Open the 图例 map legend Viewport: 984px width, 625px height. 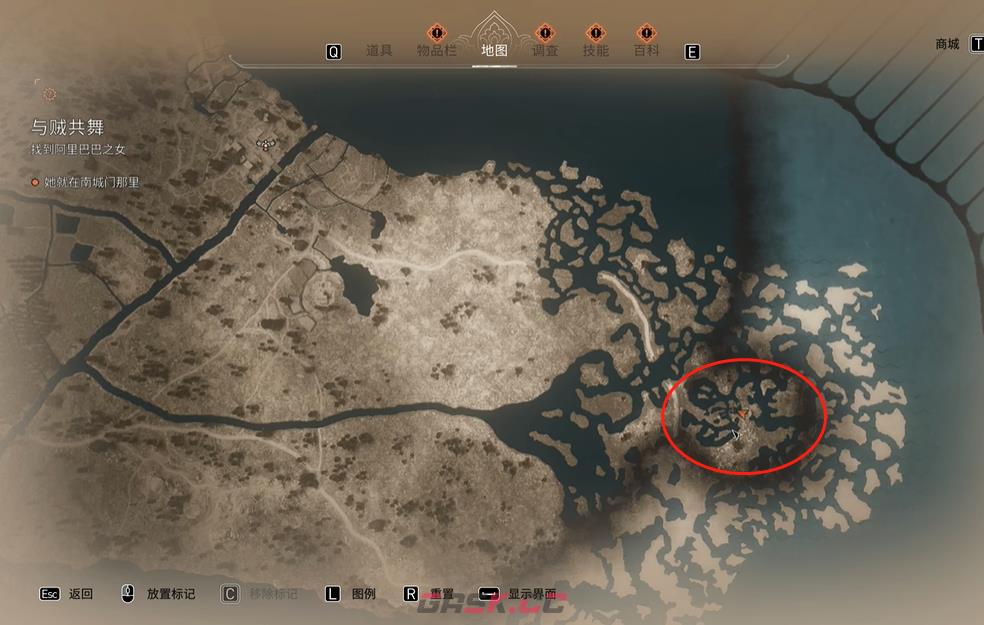363,594
